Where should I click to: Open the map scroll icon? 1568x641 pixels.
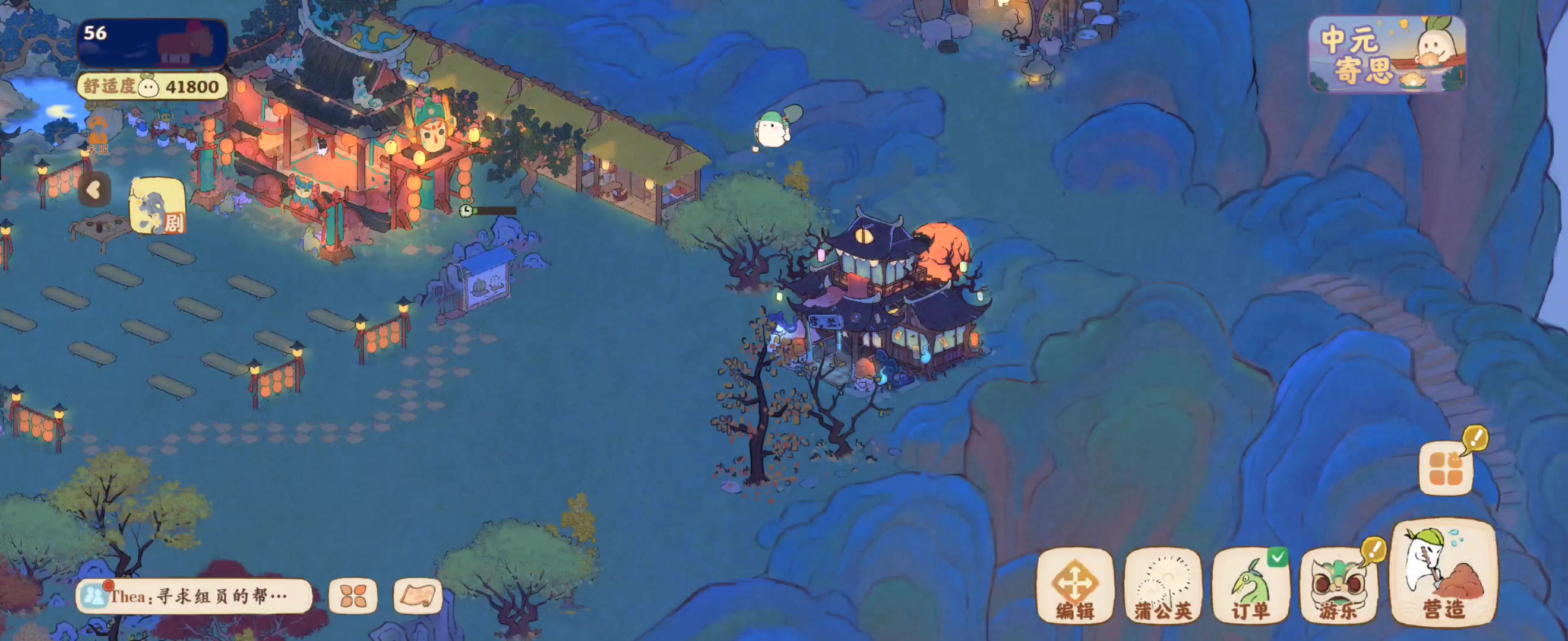pos(418,596)
